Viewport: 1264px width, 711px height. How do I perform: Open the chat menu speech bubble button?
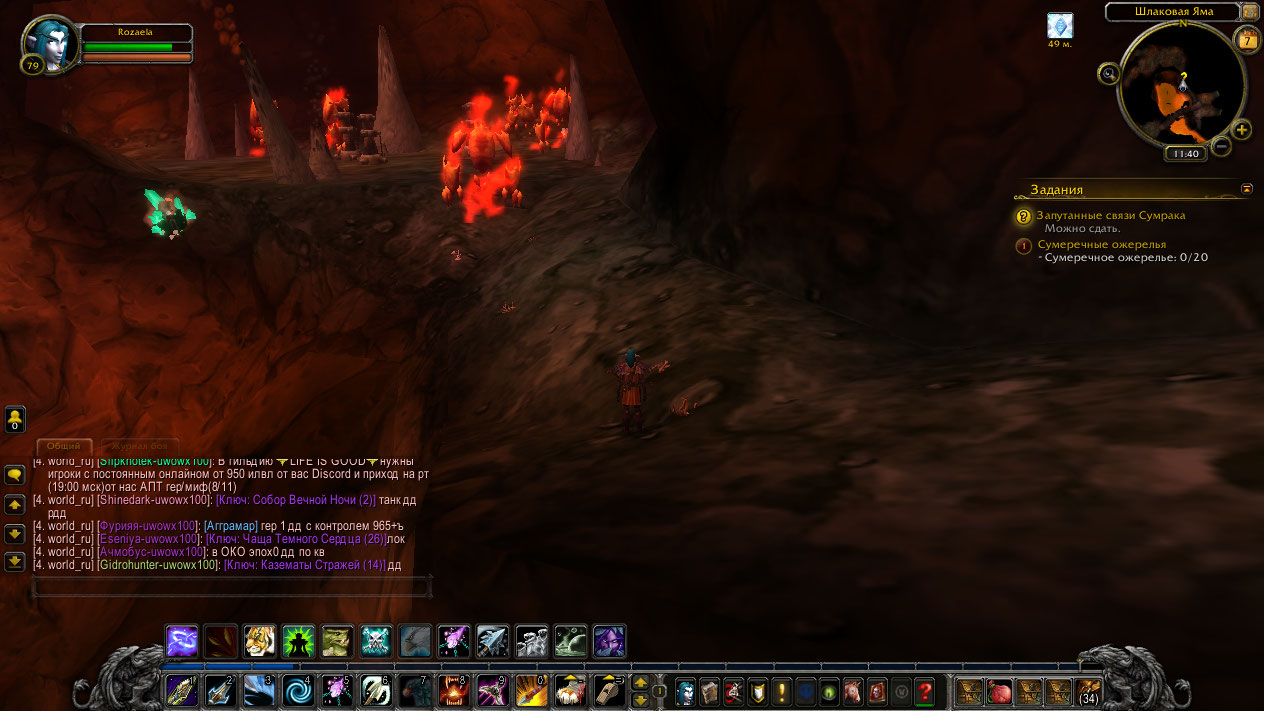click(x=15, y=475)
